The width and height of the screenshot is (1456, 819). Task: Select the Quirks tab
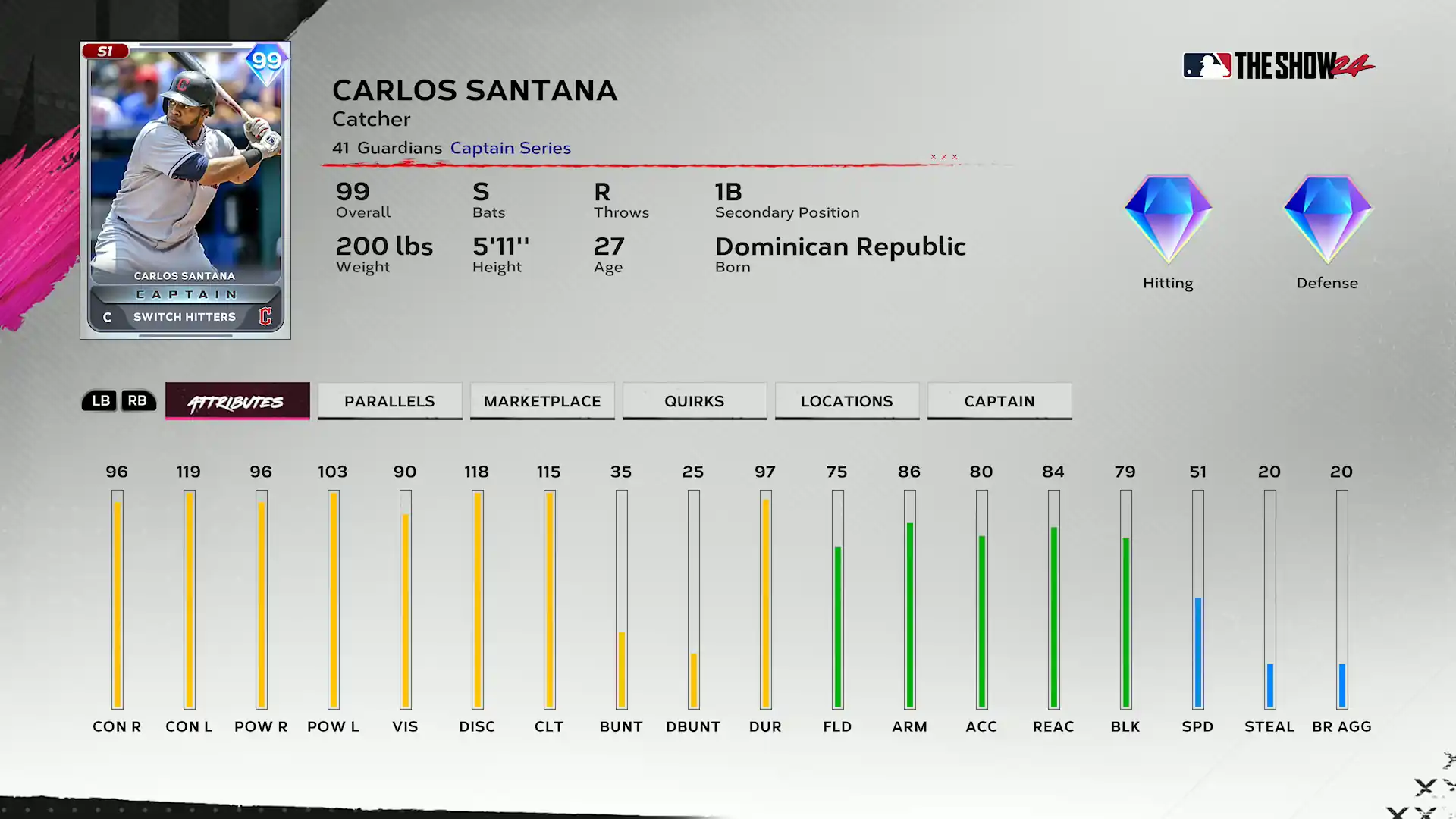(x=695, y=401)
